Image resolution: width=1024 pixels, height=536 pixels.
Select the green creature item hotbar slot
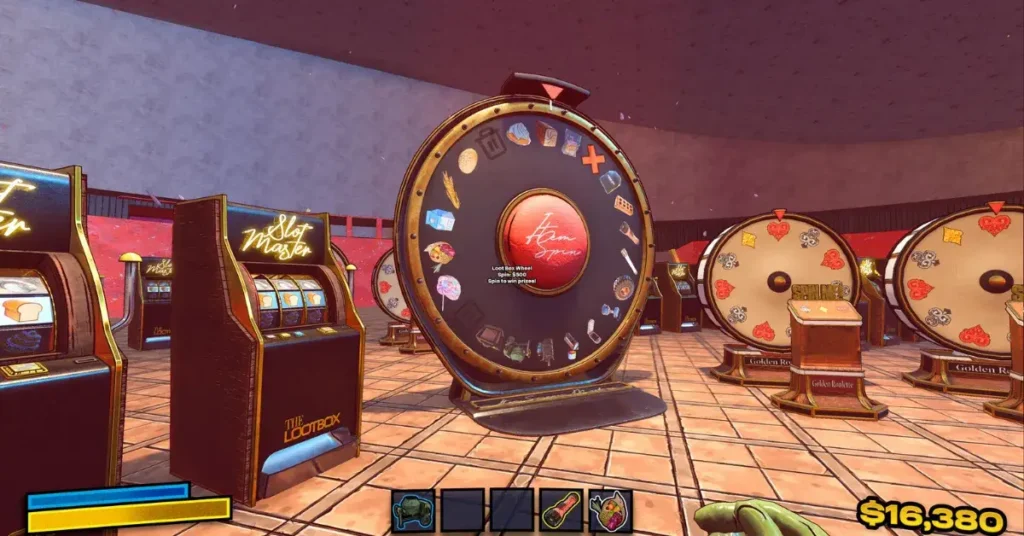412,510
